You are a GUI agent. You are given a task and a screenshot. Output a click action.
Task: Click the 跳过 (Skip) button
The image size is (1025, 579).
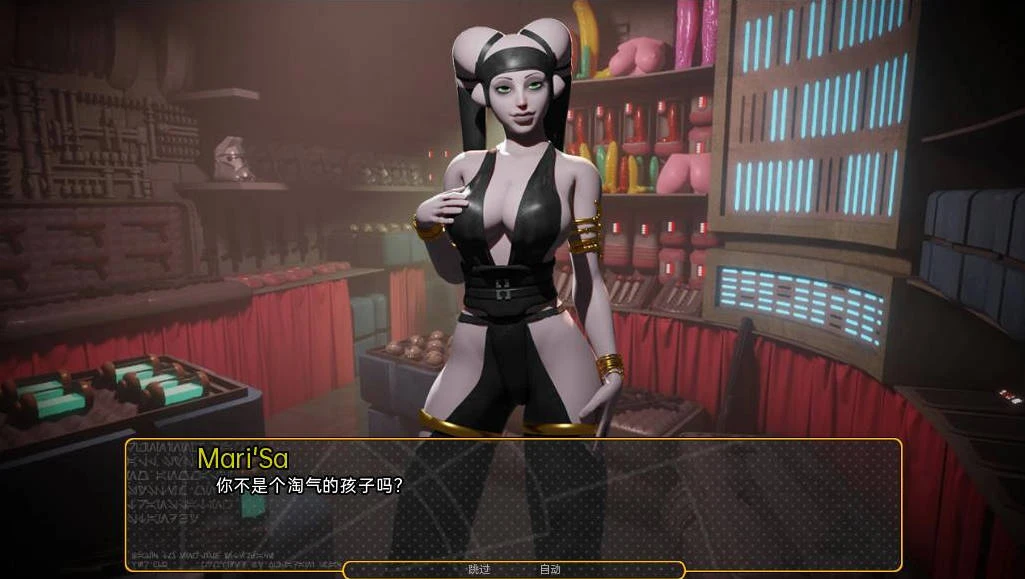click(479, 570)
